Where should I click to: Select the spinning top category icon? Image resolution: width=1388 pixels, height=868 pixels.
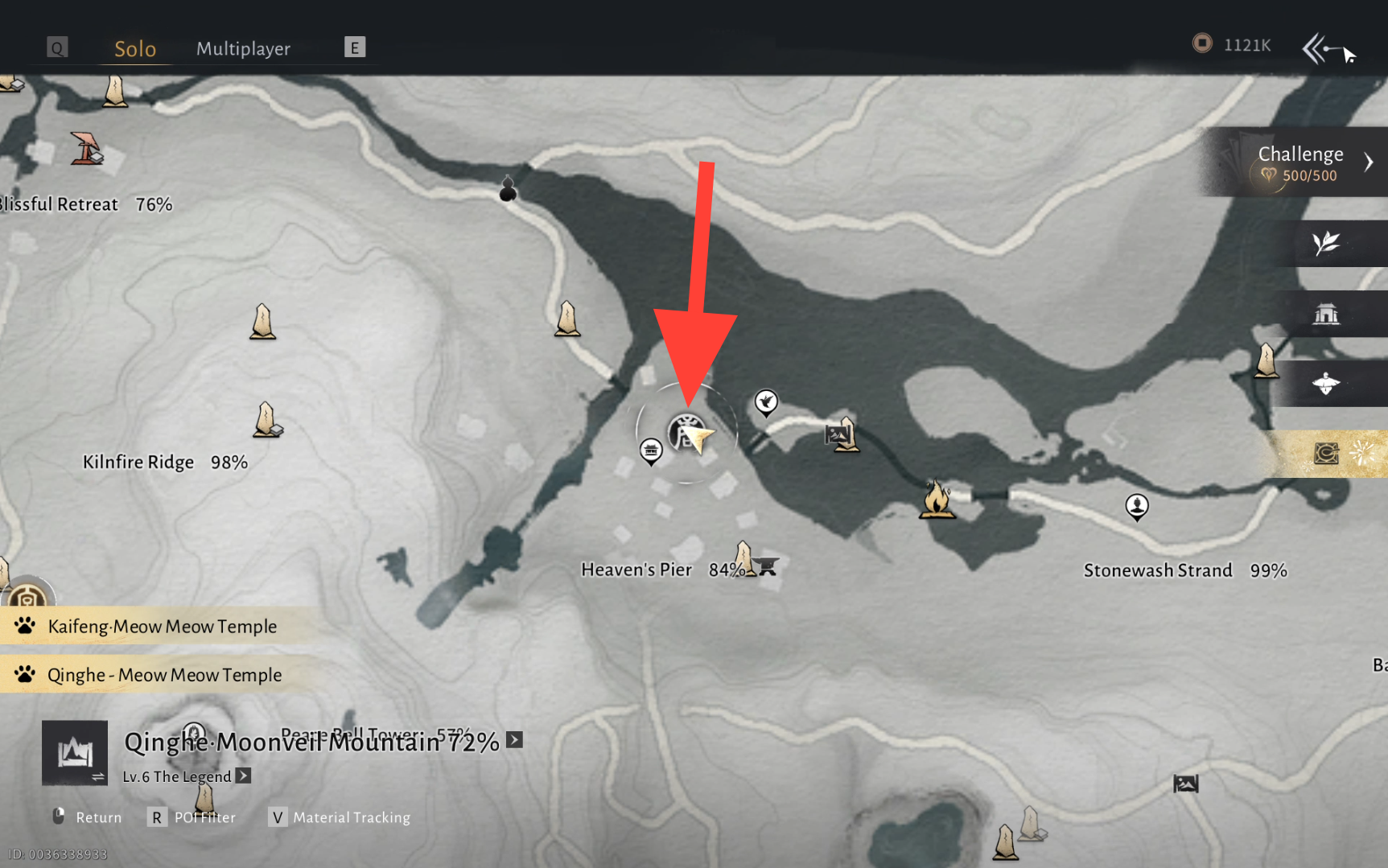coord(1326,384)
